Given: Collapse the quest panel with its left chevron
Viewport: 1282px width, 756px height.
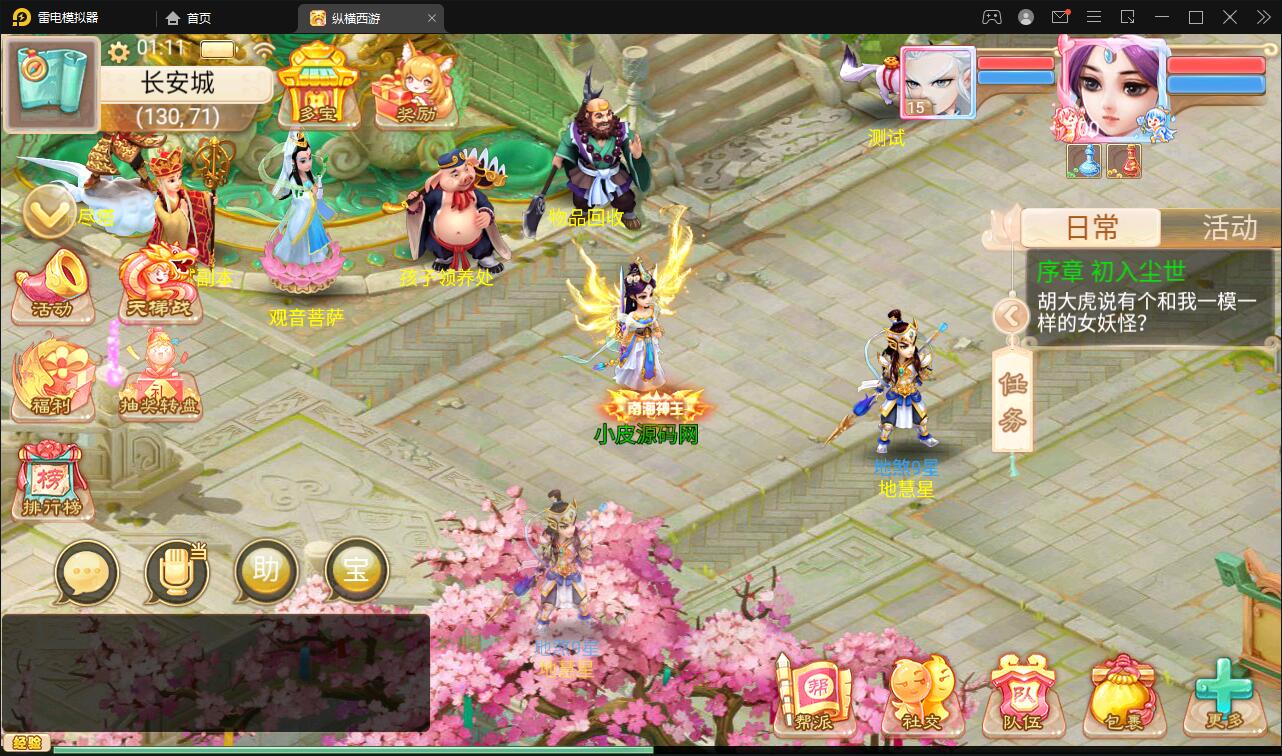Looking at the screenshot, I should point(1011,316).
